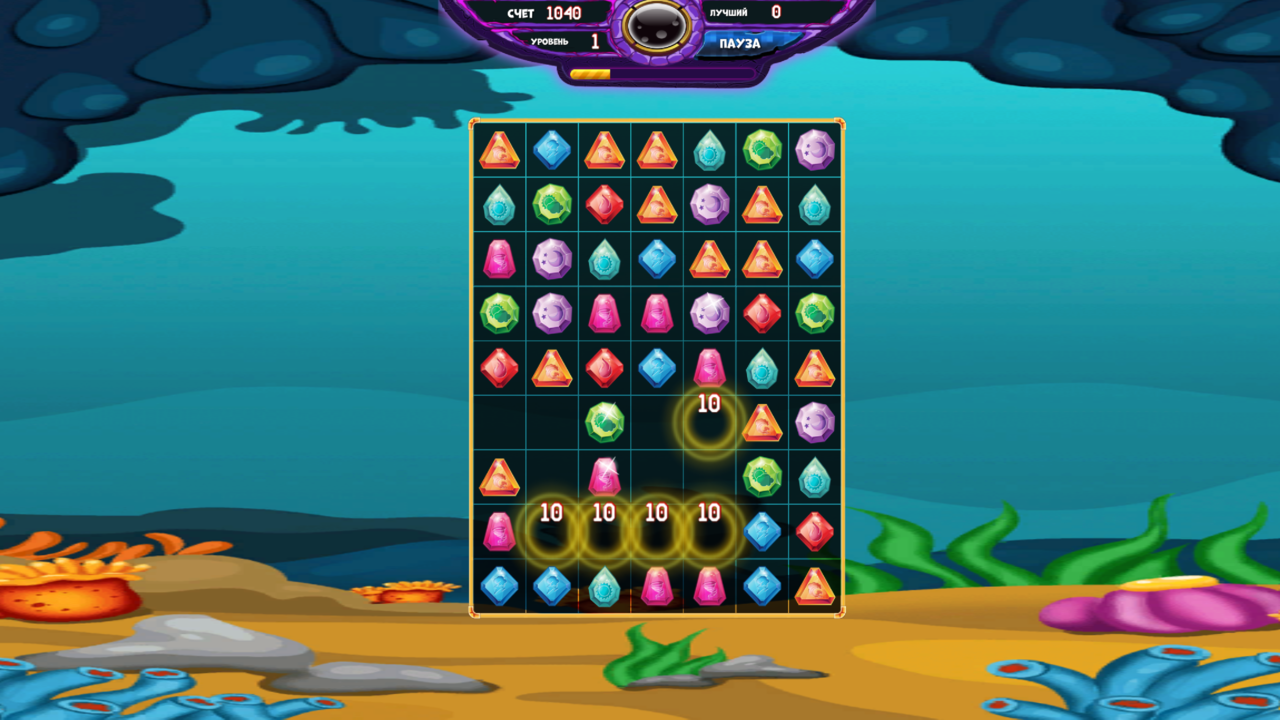
Task: Select the purple gem in the center of row four
Action: [x=709, y=312]
